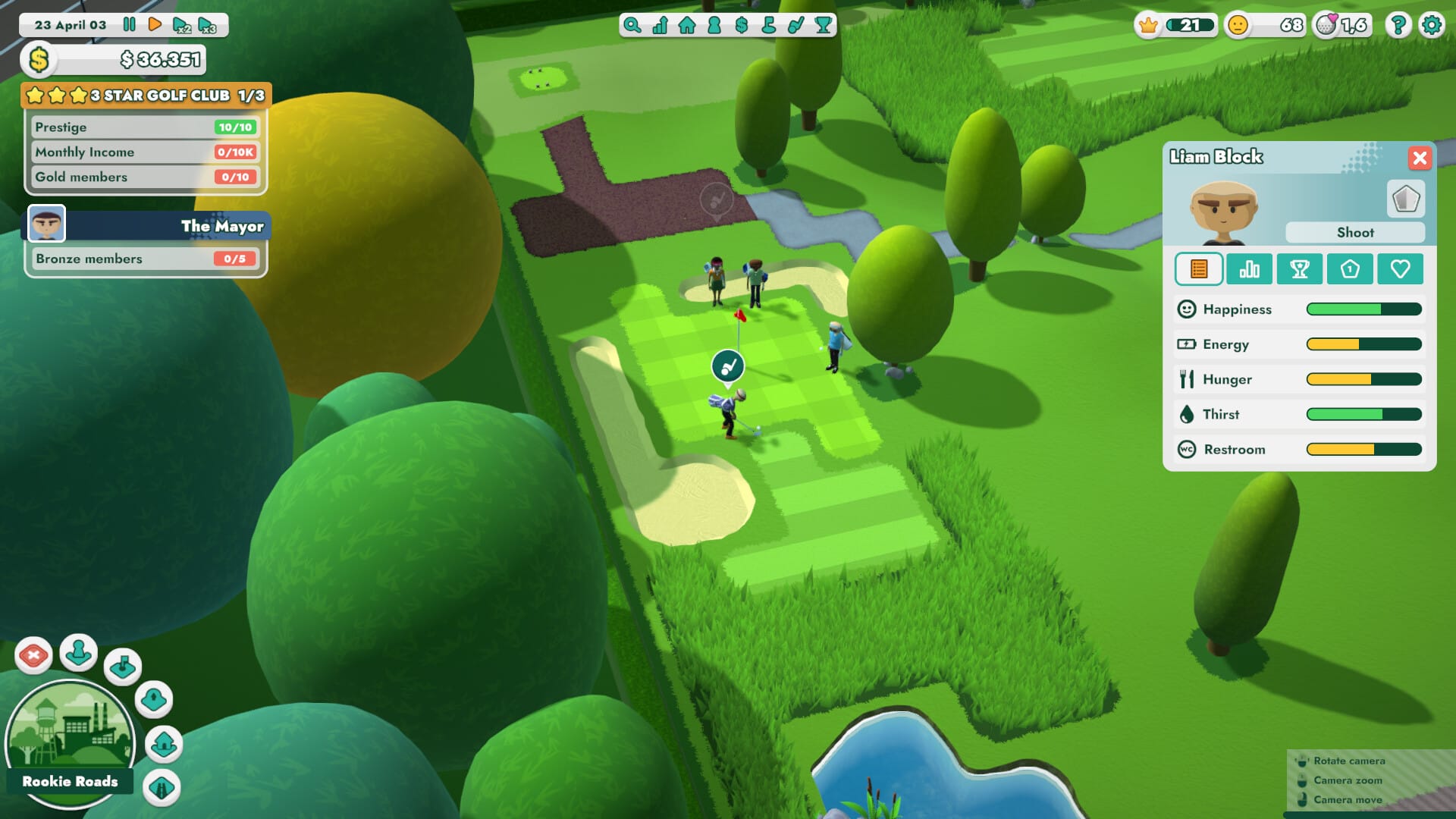
Task: Open the golf club menu in toolbar
Action: (x=796, y=25)
